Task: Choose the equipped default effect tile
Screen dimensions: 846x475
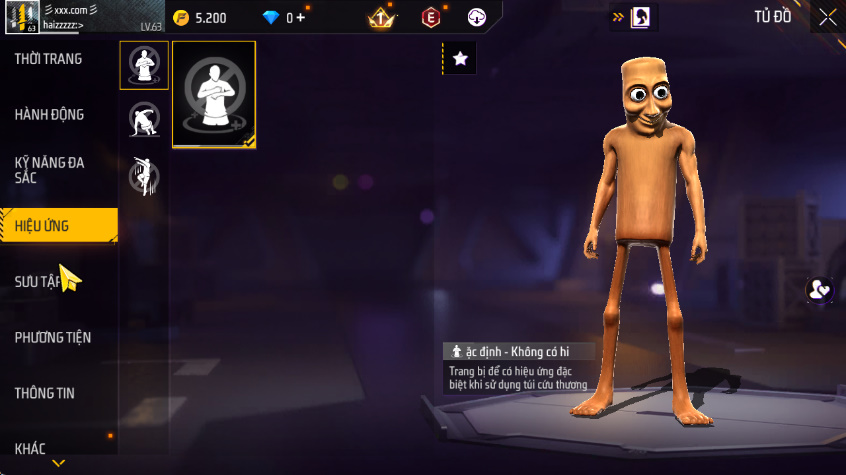Action: point(213,94)
